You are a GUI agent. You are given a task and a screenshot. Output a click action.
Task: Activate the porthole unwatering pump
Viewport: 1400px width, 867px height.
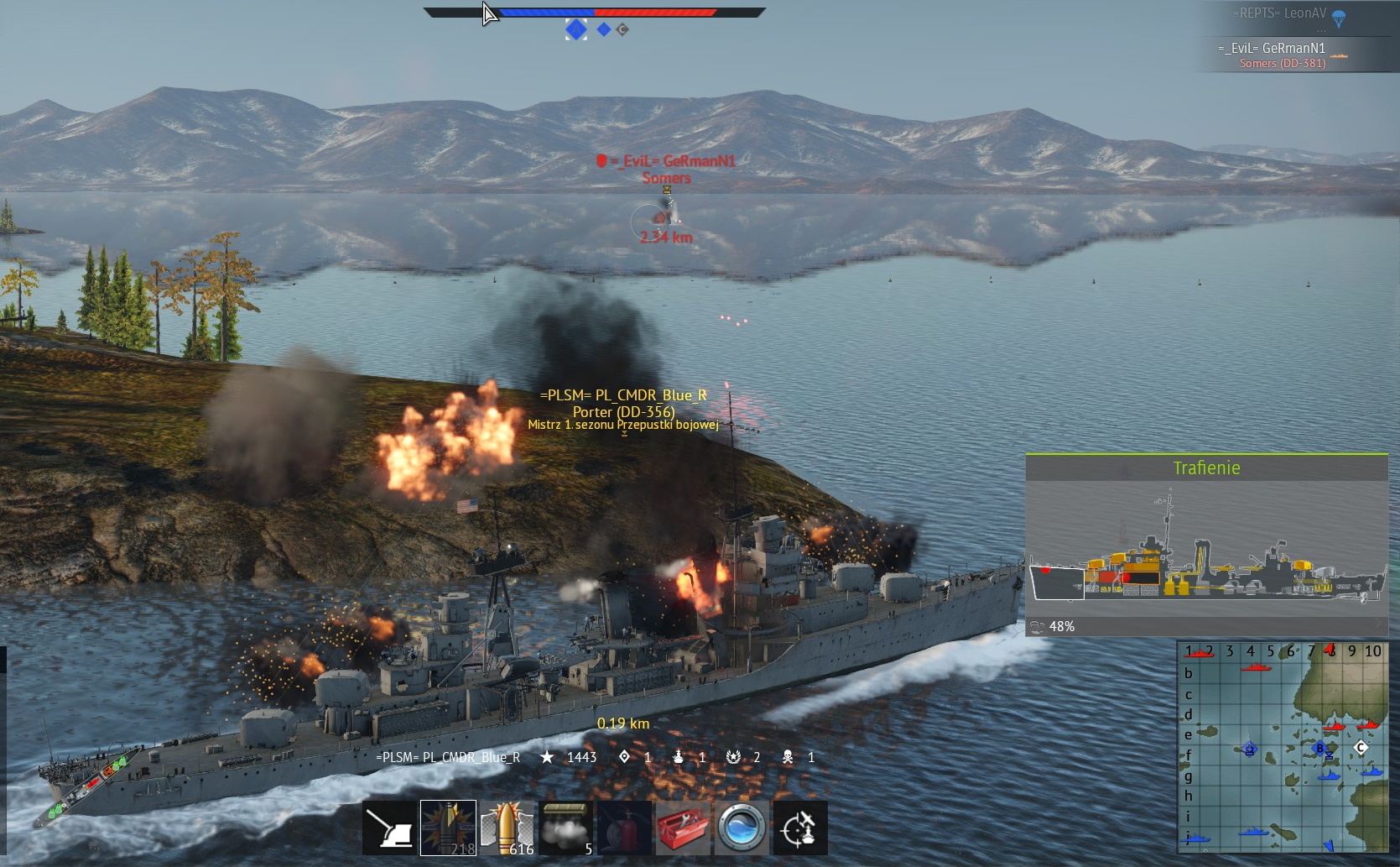coord(742,828)
